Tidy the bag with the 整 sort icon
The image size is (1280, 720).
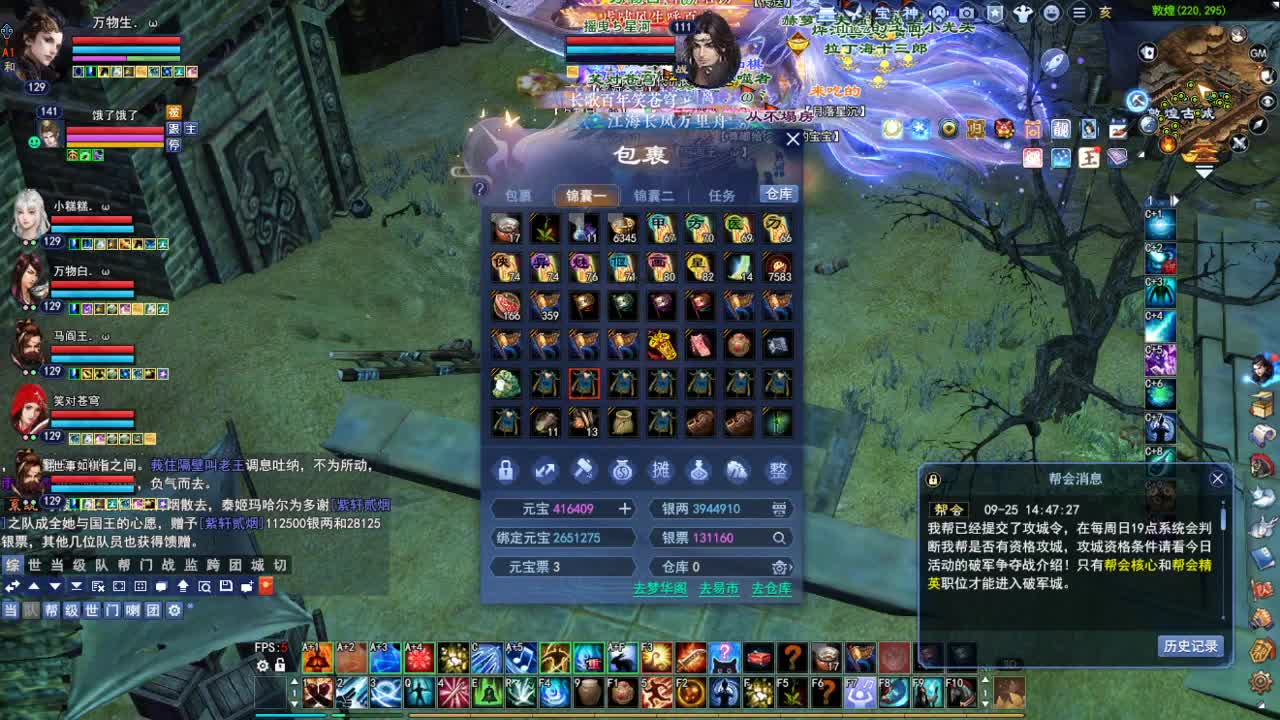778,470
